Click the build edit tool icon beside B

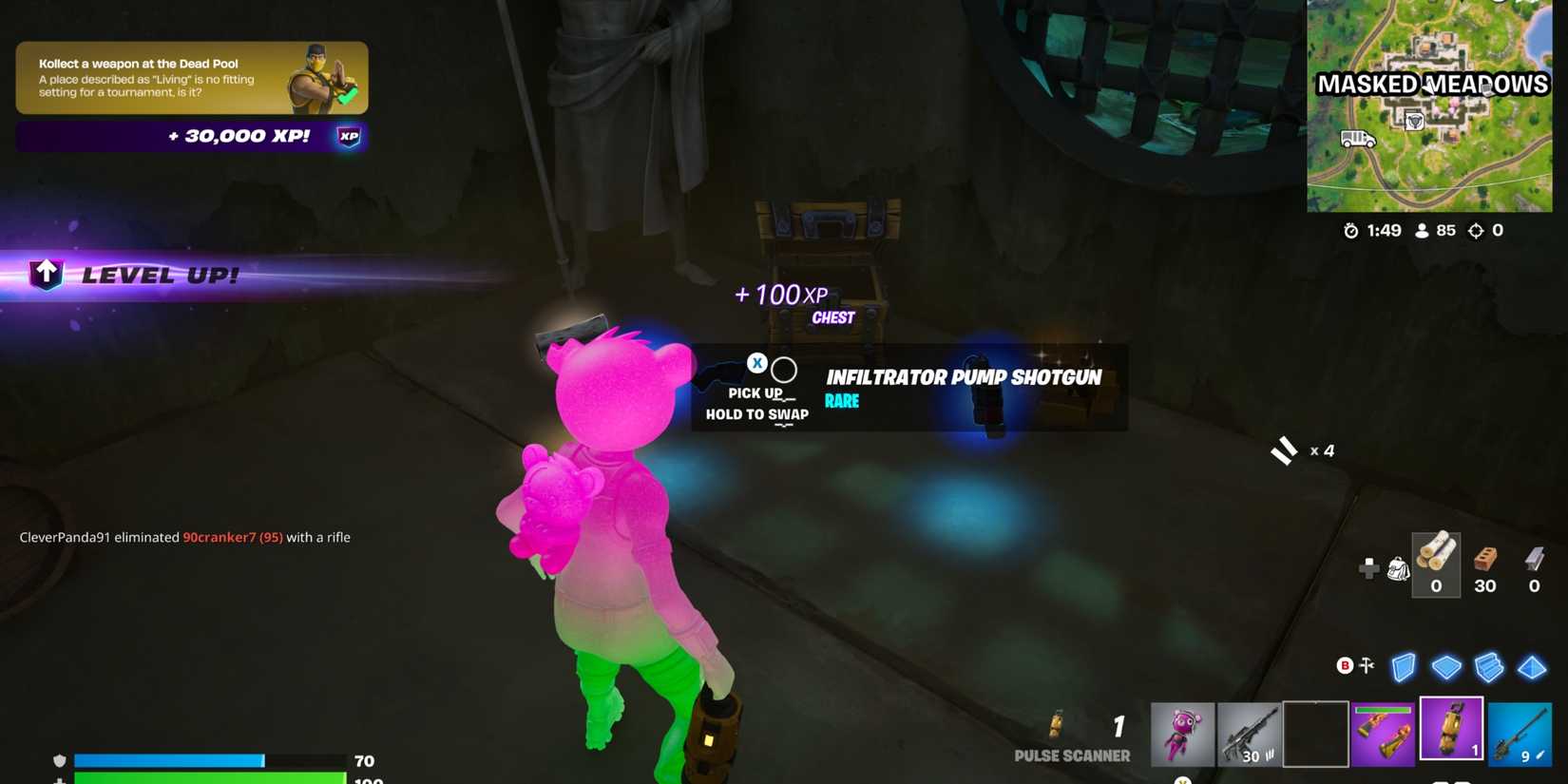(1367, 666)
